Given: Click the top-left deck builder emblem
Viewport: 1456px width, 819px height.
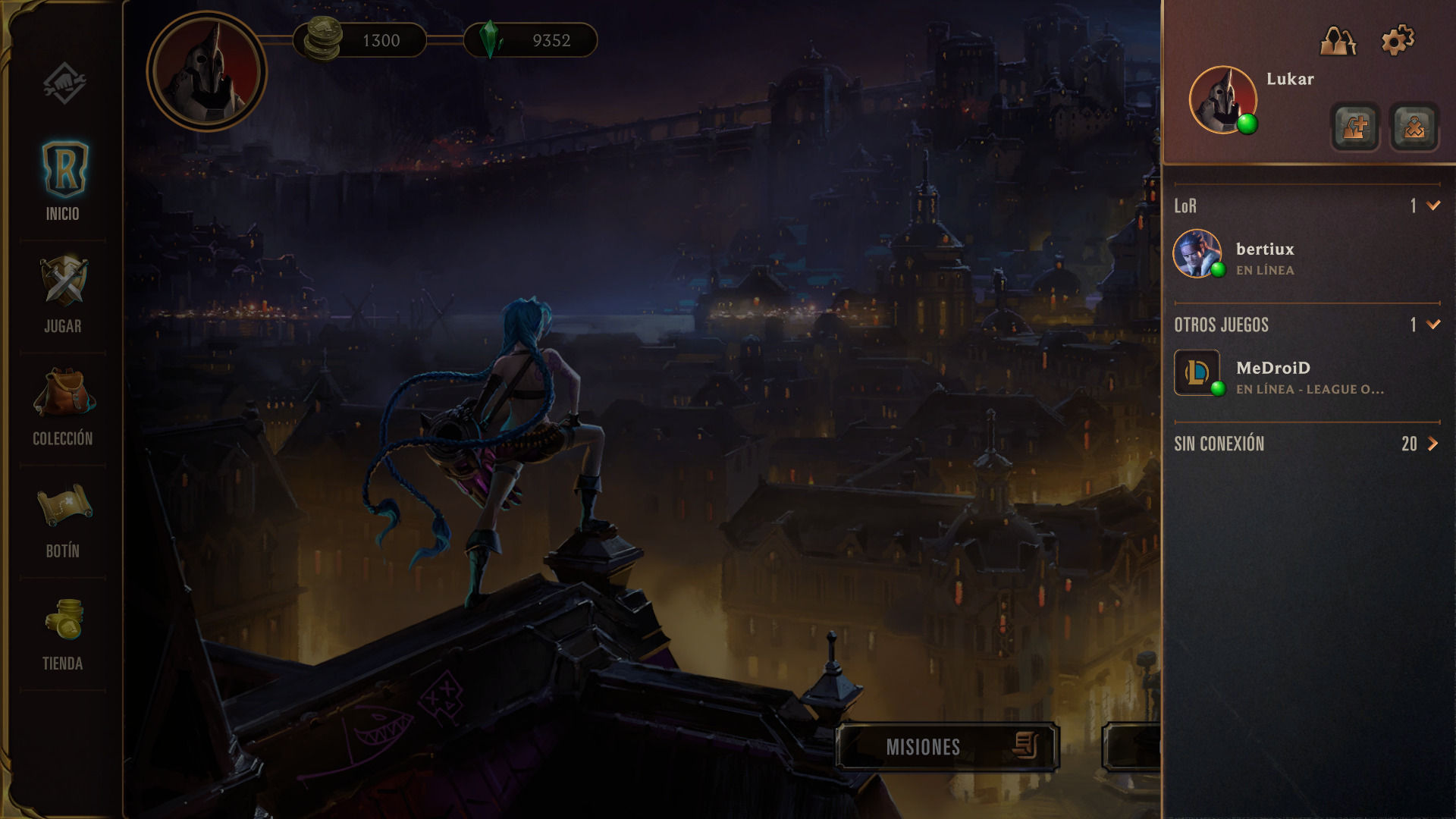Looking at the screenshot, I should point(64,82).
